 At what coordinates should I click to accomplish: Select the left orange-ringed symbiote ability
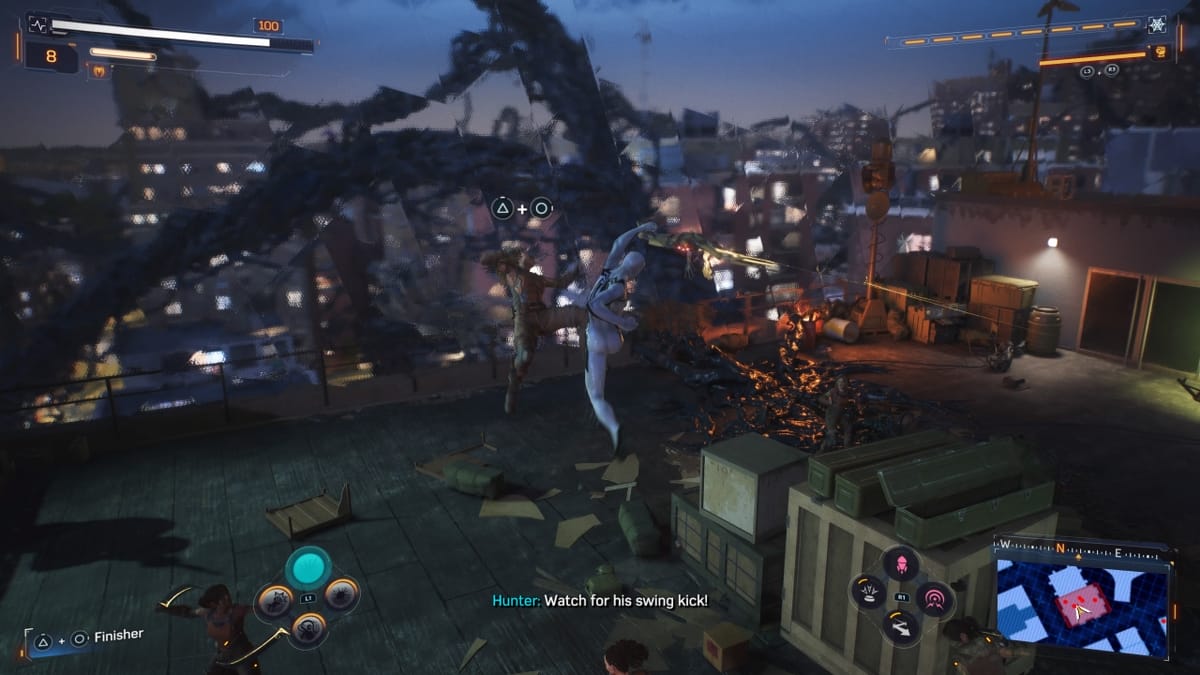click(274, 600)
